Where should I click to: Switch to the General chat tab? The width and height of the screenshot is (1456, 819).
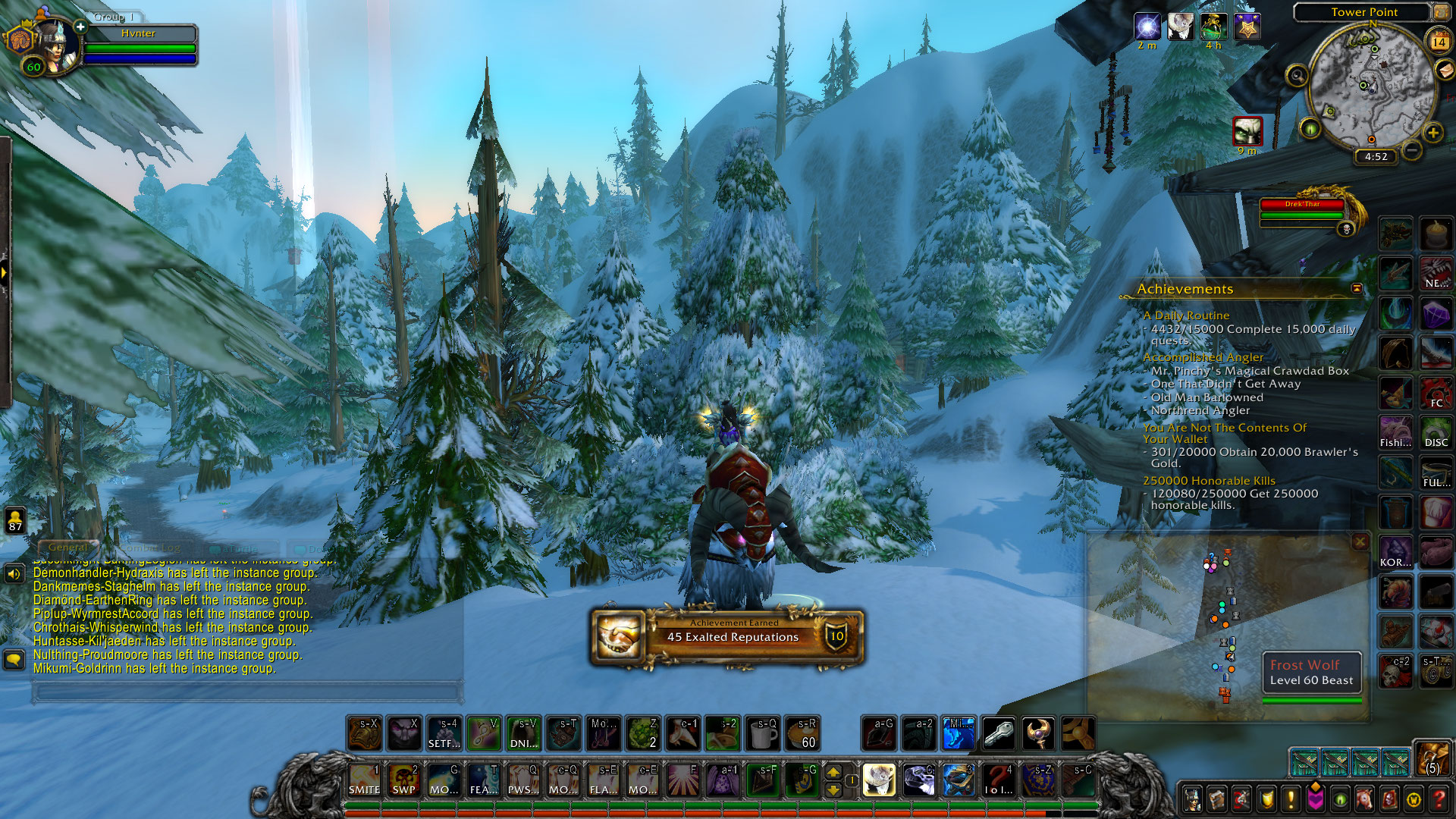pos(68,547)
